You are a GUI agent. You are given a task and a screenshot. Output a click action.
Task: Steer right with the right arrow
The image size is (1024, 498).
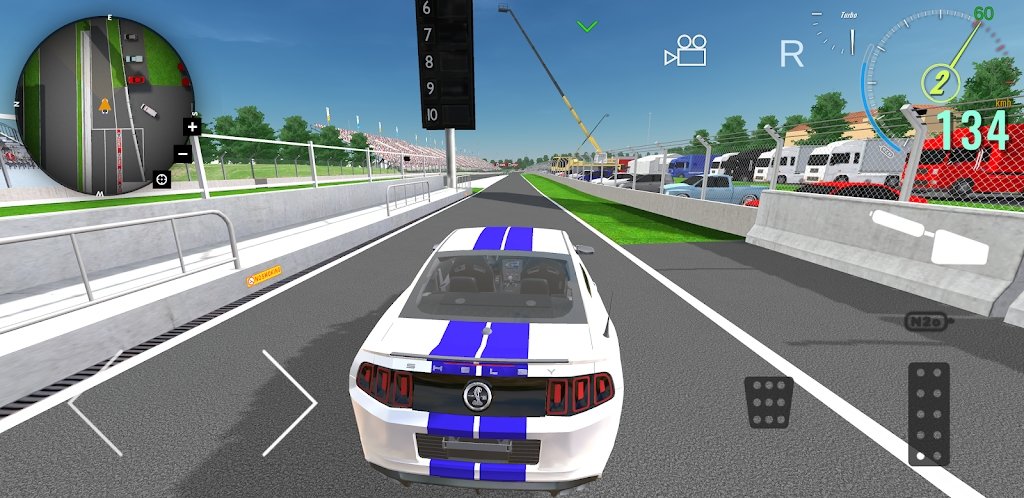pyautogui.click(x=290, y=402)
